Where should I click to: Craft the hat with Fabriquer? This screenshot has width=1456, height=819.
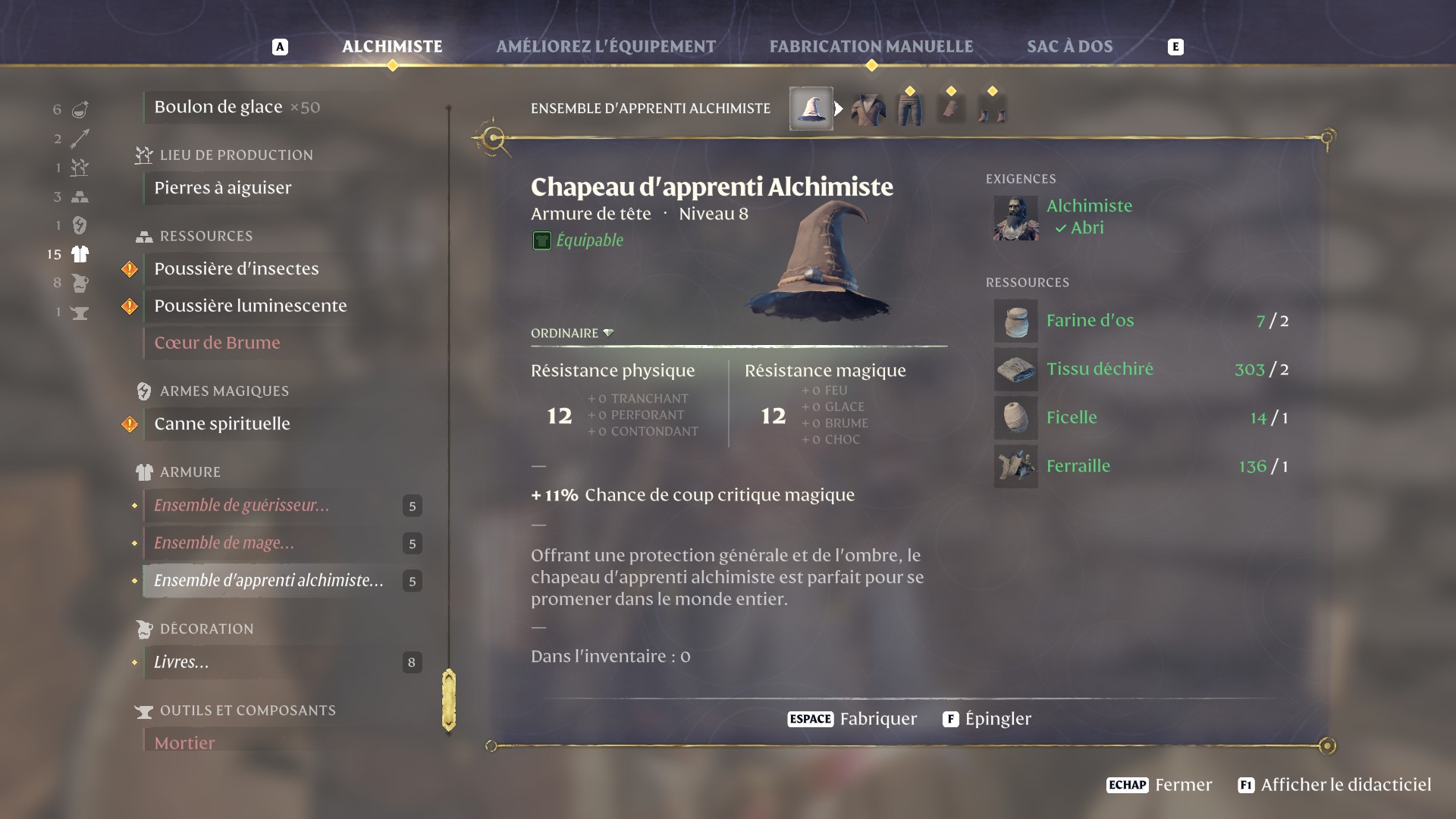click(852, 719)
